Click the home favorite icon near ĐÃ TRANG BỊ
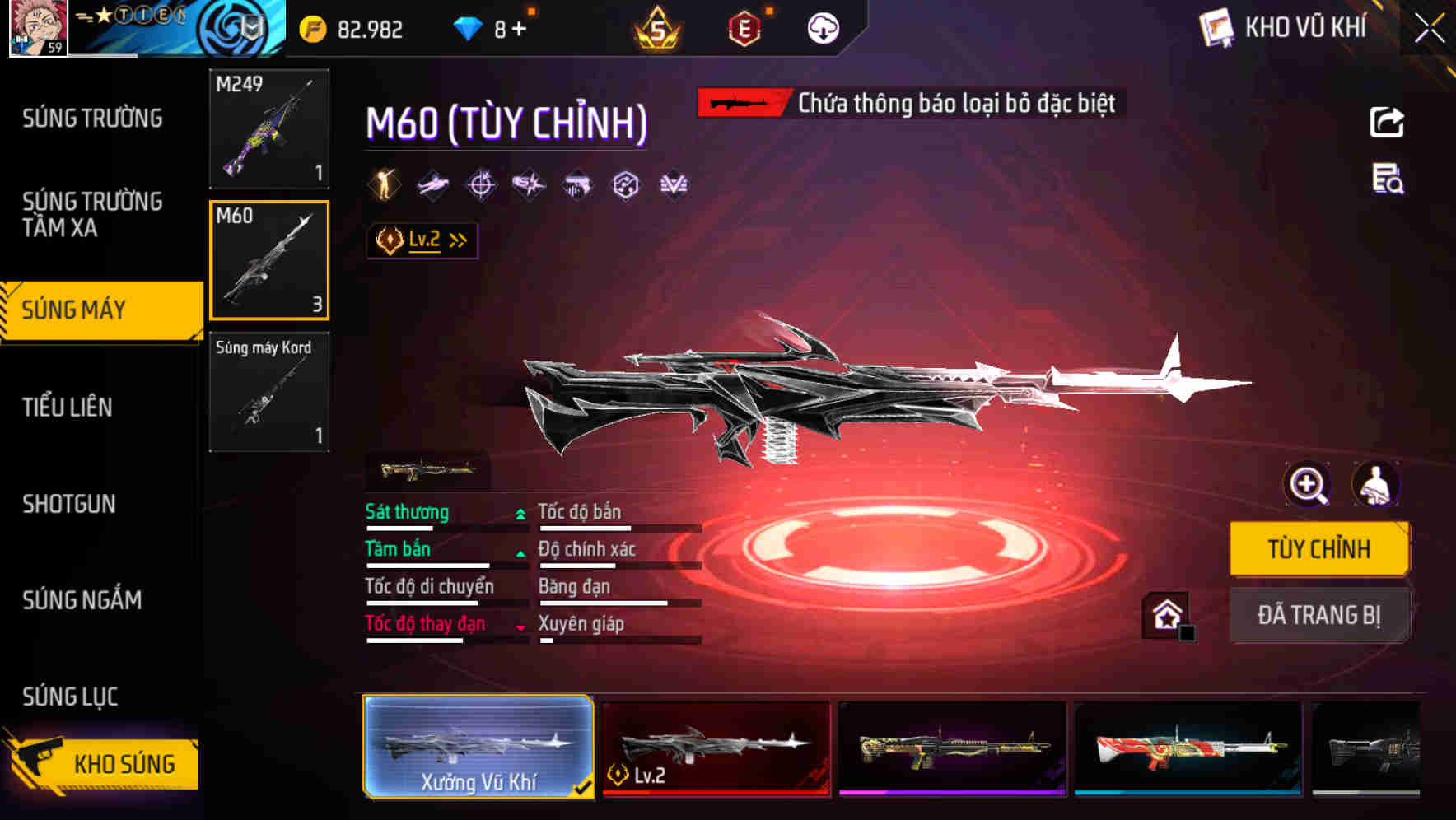The width and height of the screenshot is (1456, 820). 1166,614
